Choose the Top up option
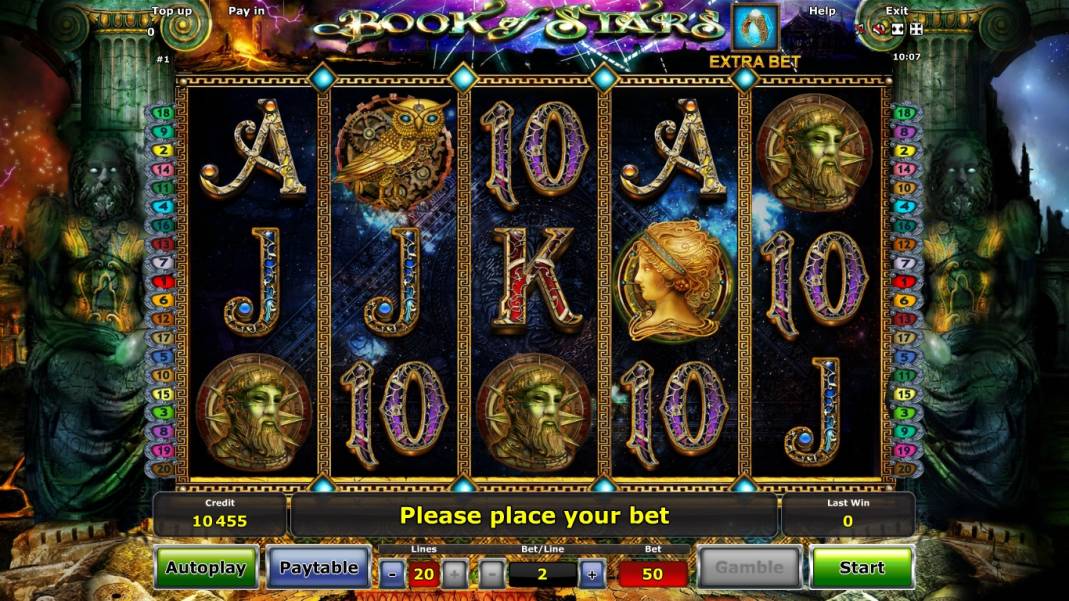 pos(171,11)
